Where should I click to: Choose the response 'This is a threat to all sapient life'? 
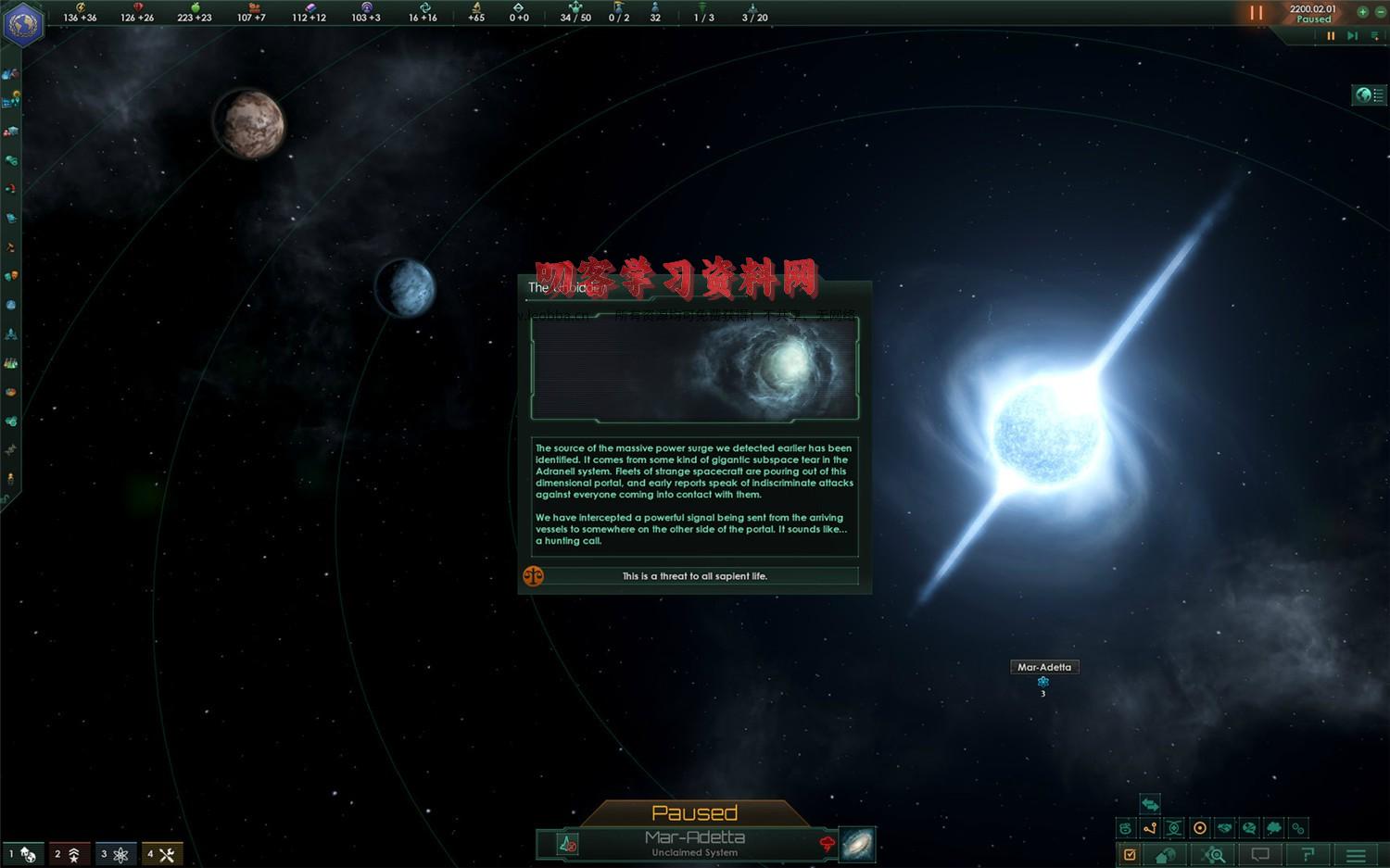(693, 575)
